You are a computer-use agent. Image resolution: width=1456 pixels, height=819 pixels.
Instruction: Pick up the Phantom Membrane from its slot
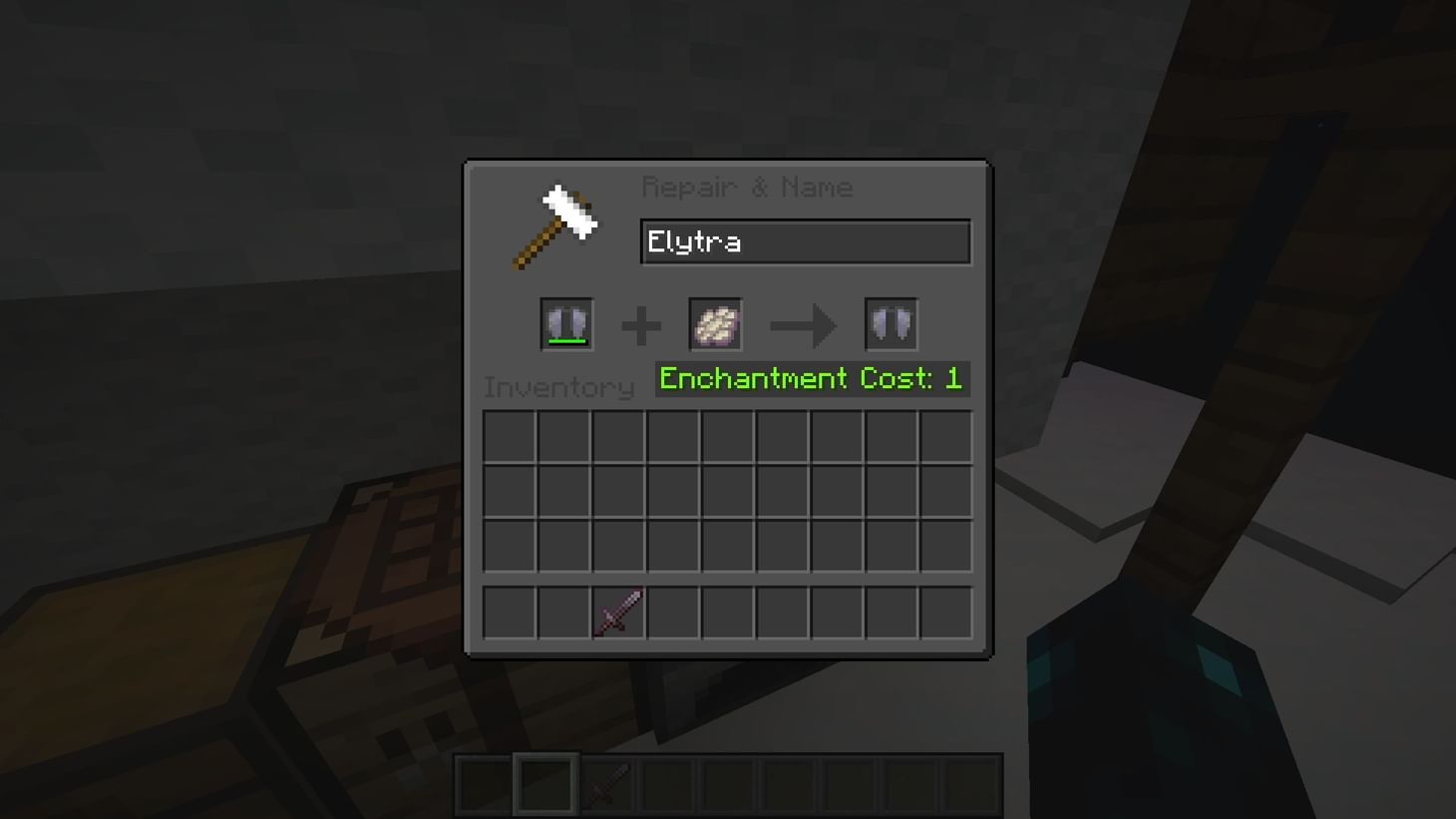coord(715,323)
